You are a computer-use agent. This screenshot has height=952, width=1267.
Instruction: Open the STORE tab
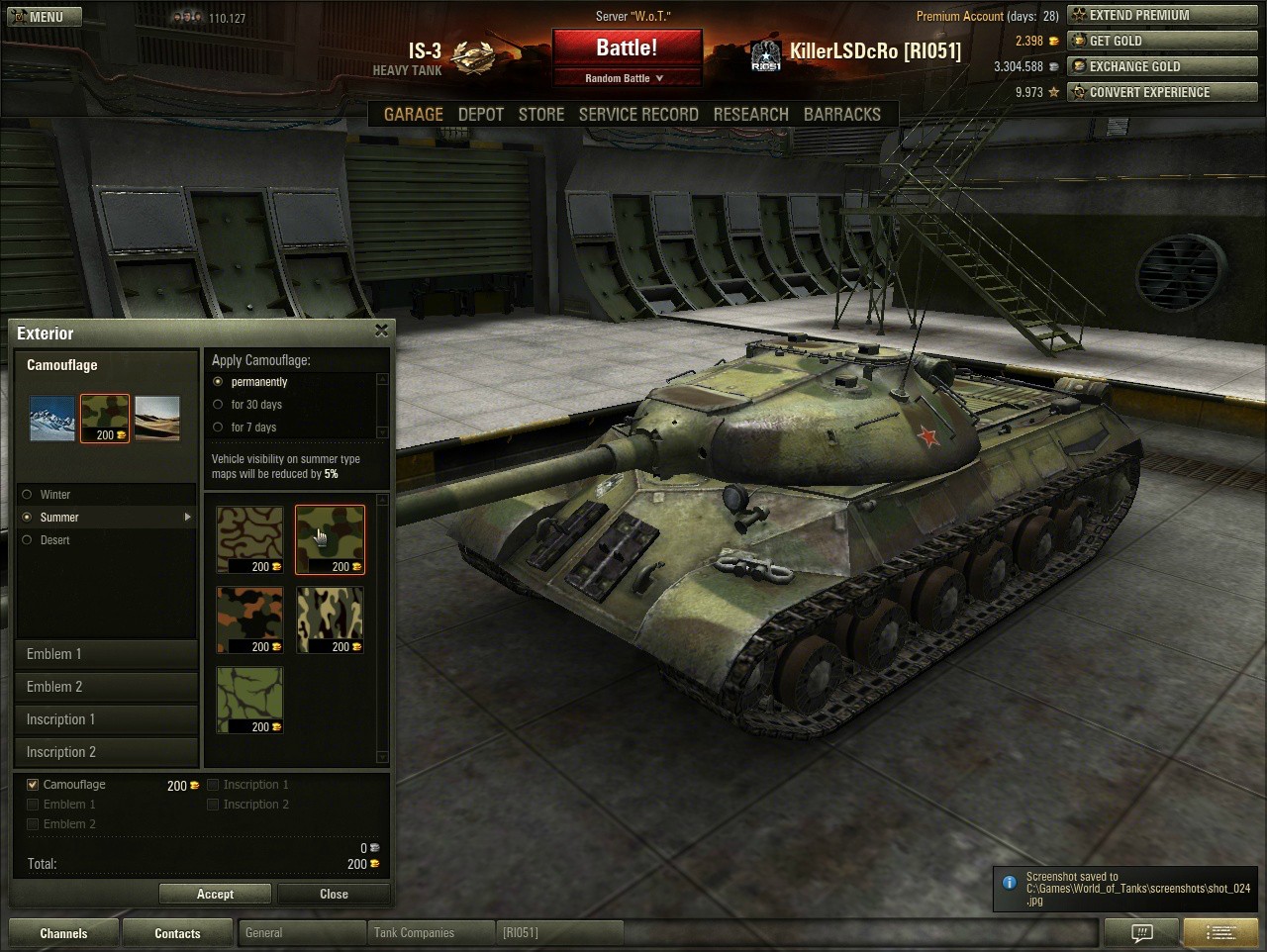[541, 114]
